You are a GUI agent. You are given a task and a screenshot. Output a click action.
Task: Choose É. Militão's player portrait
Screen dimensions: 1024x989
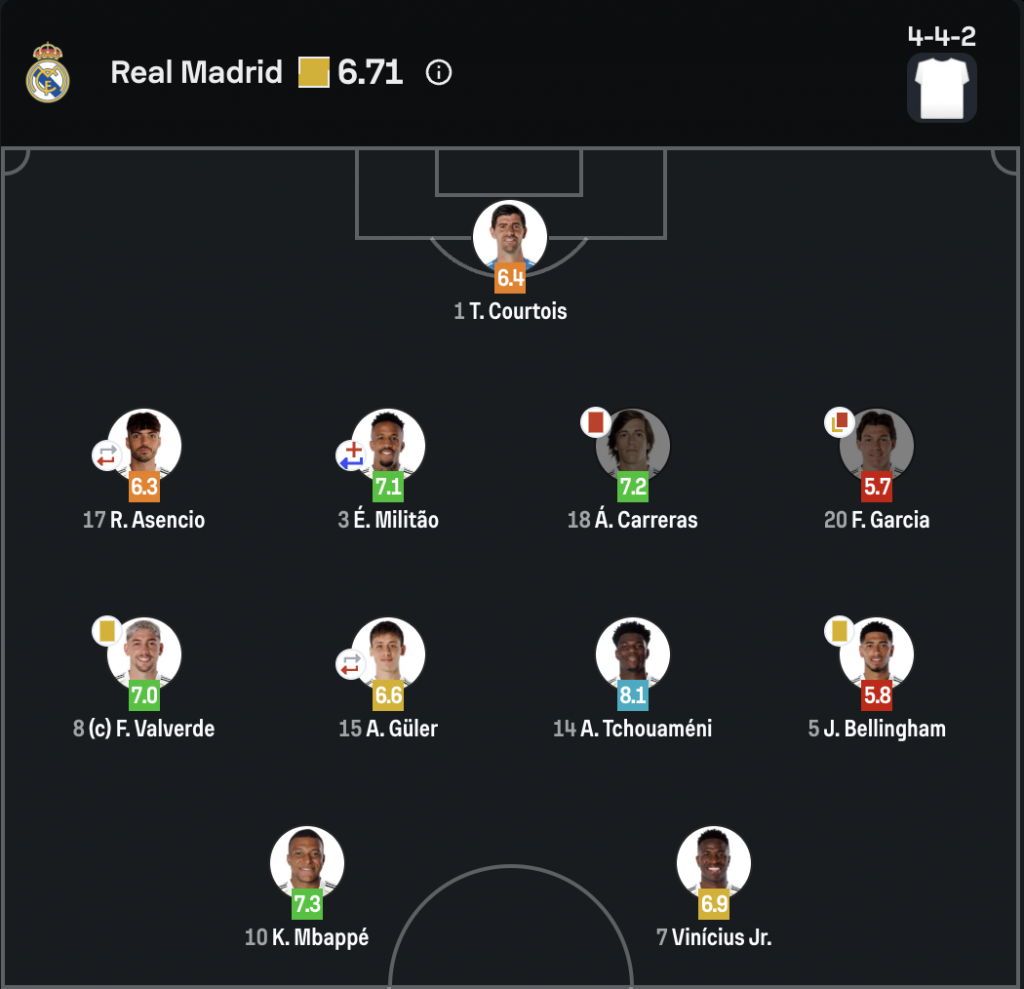(x=389, y=445)
